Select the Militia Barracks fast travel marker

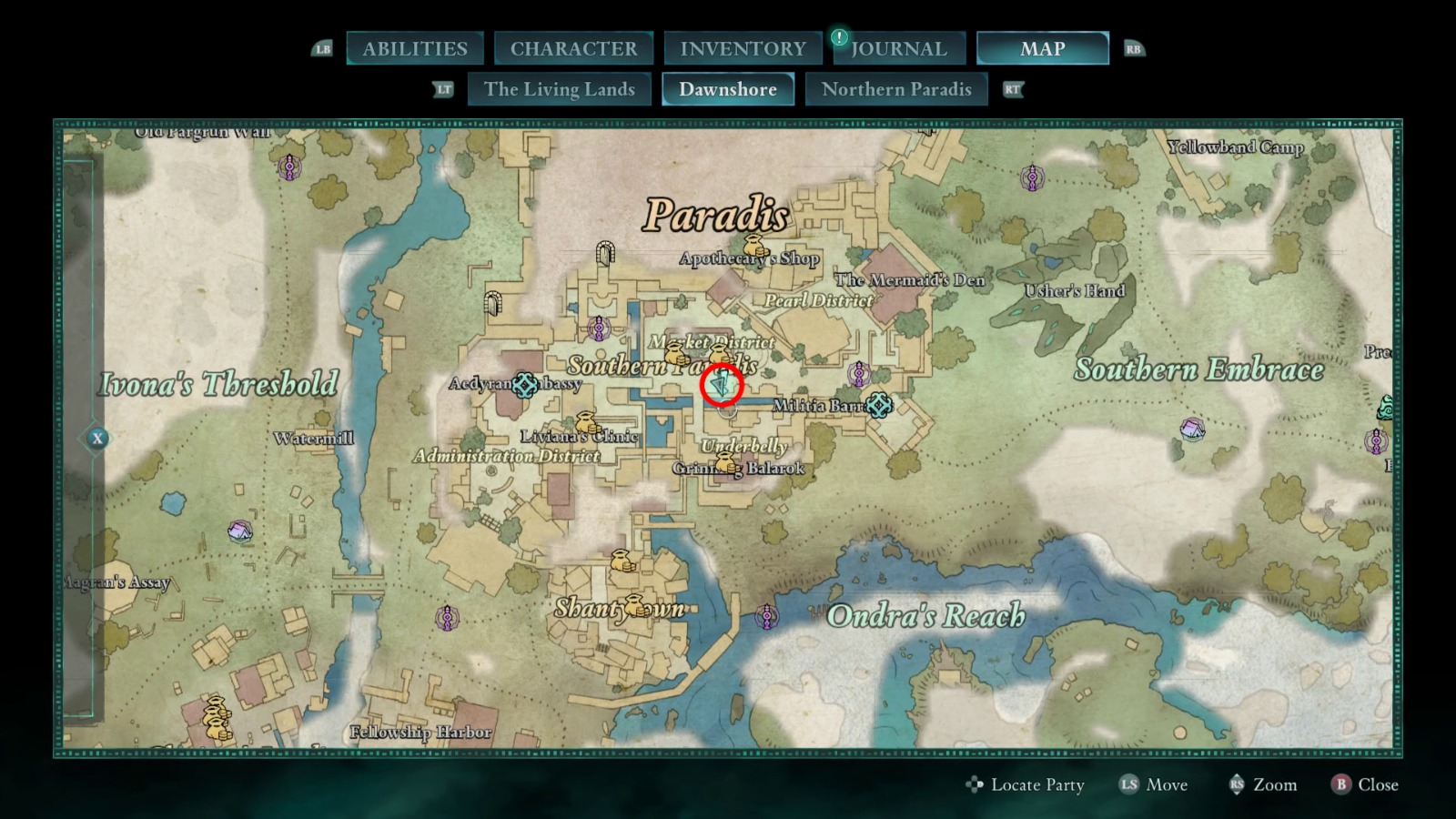coord(878,405)
